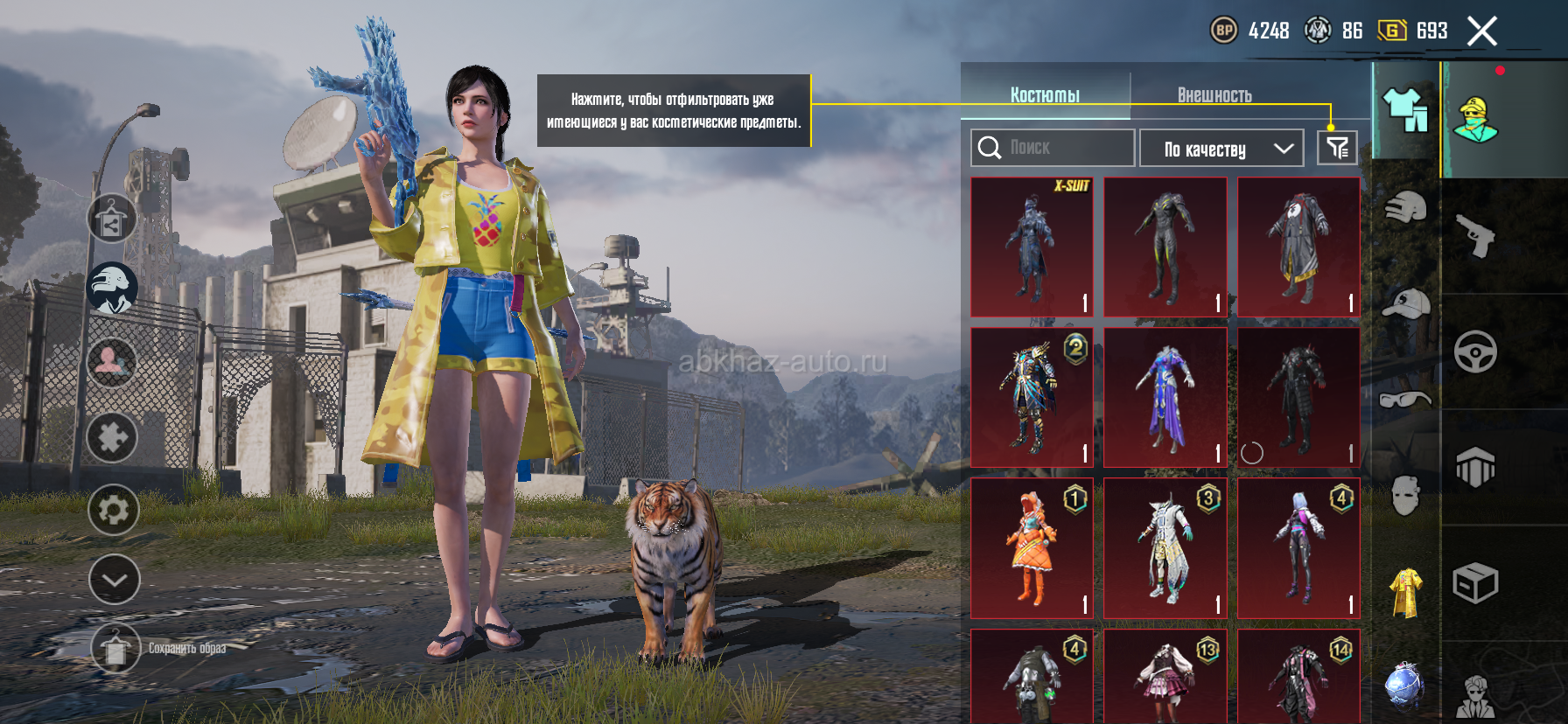Image resolution: width=1568 pixels, height=724 pixels.
Task: Click the Поиск search field
Action: coord(1053,148)
